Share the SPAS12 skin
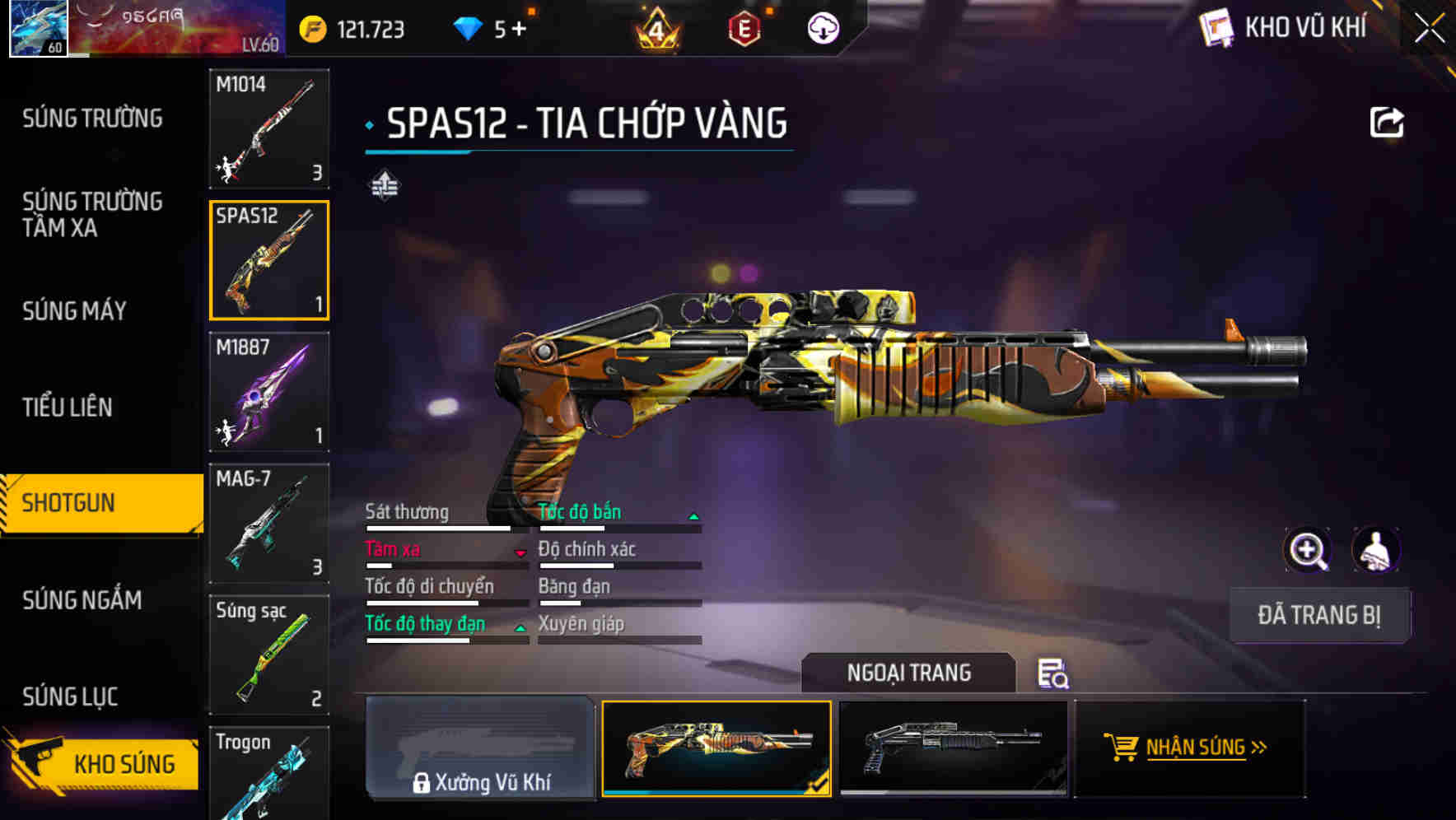The width and height of the screenshot is (1456, 820). coord(1386,123)
